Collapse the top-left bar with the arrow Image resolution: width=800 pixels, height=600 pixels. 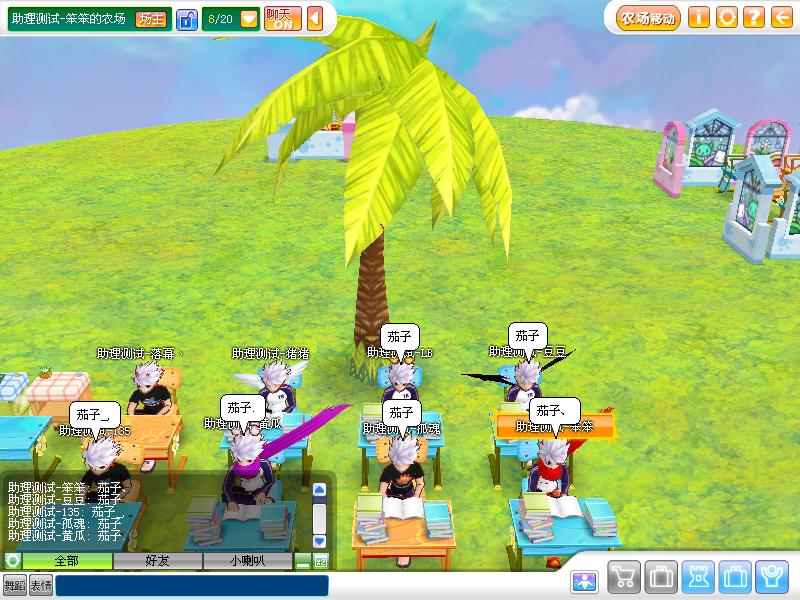point(315,19)
